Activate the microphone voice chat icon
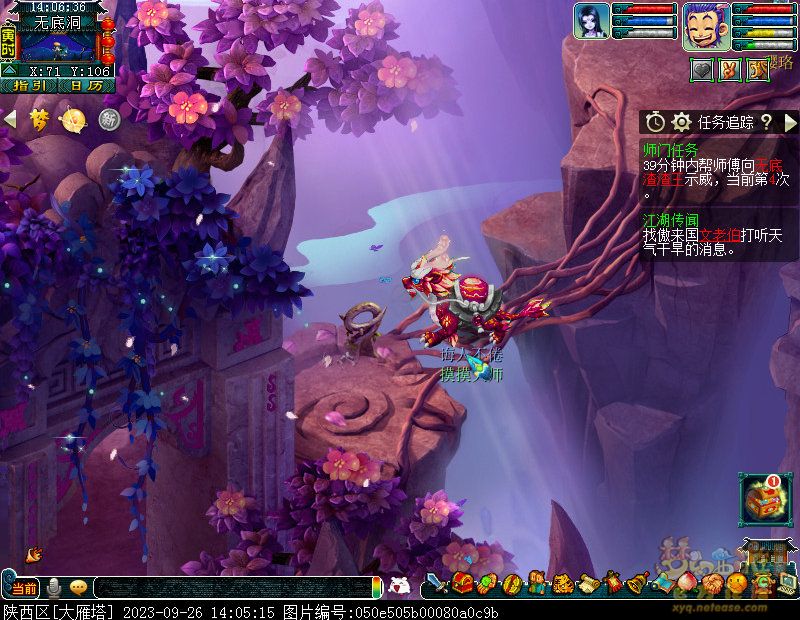 52,588
